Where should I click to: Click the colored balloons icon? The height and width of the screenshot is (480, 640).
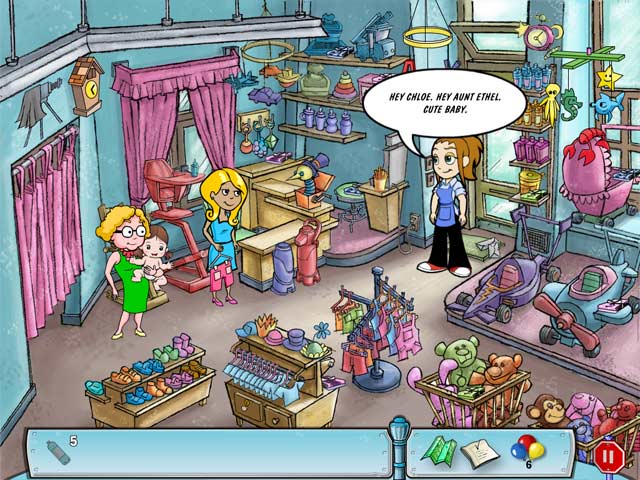click(526, 447)
